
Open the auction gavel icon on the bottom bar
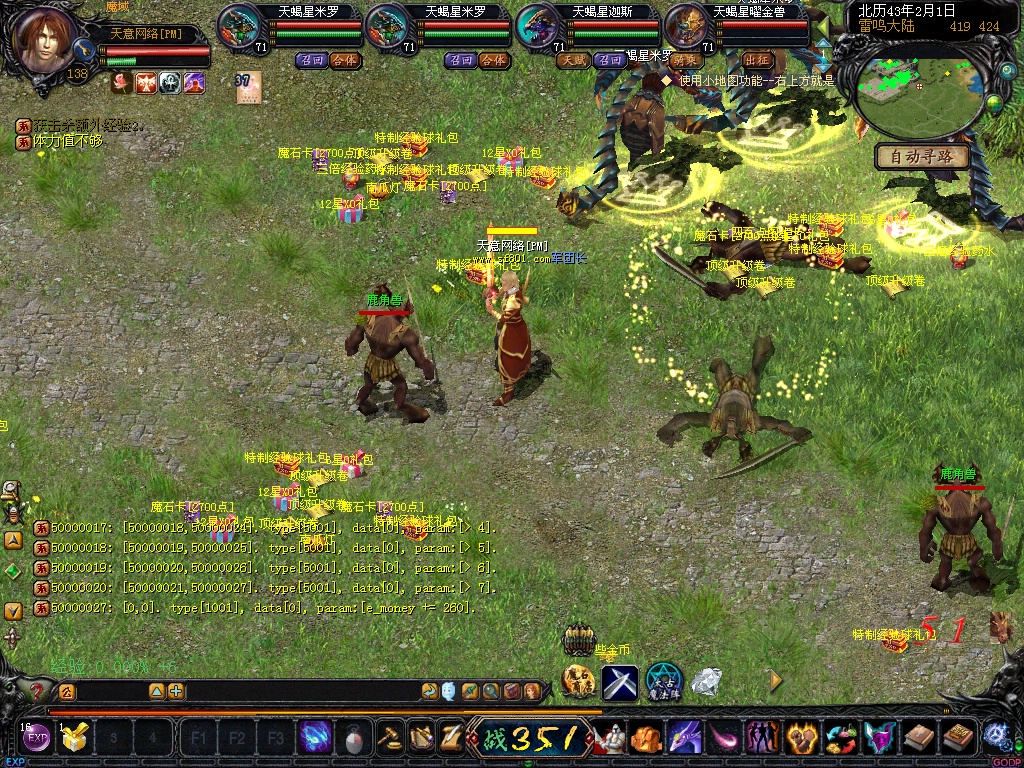point(388,738)
